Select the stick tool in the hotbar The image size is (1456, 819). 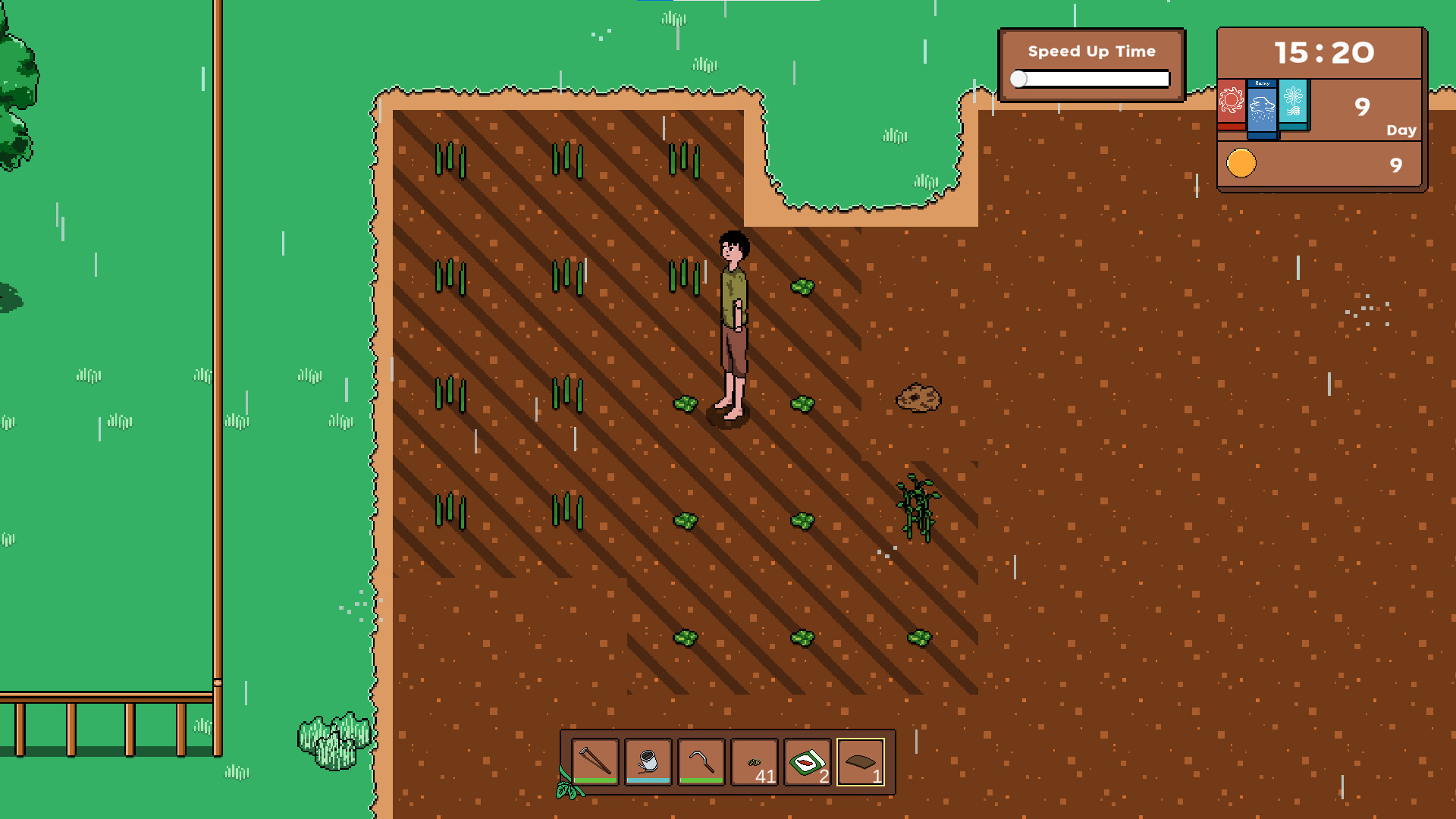tap(596, 761)
